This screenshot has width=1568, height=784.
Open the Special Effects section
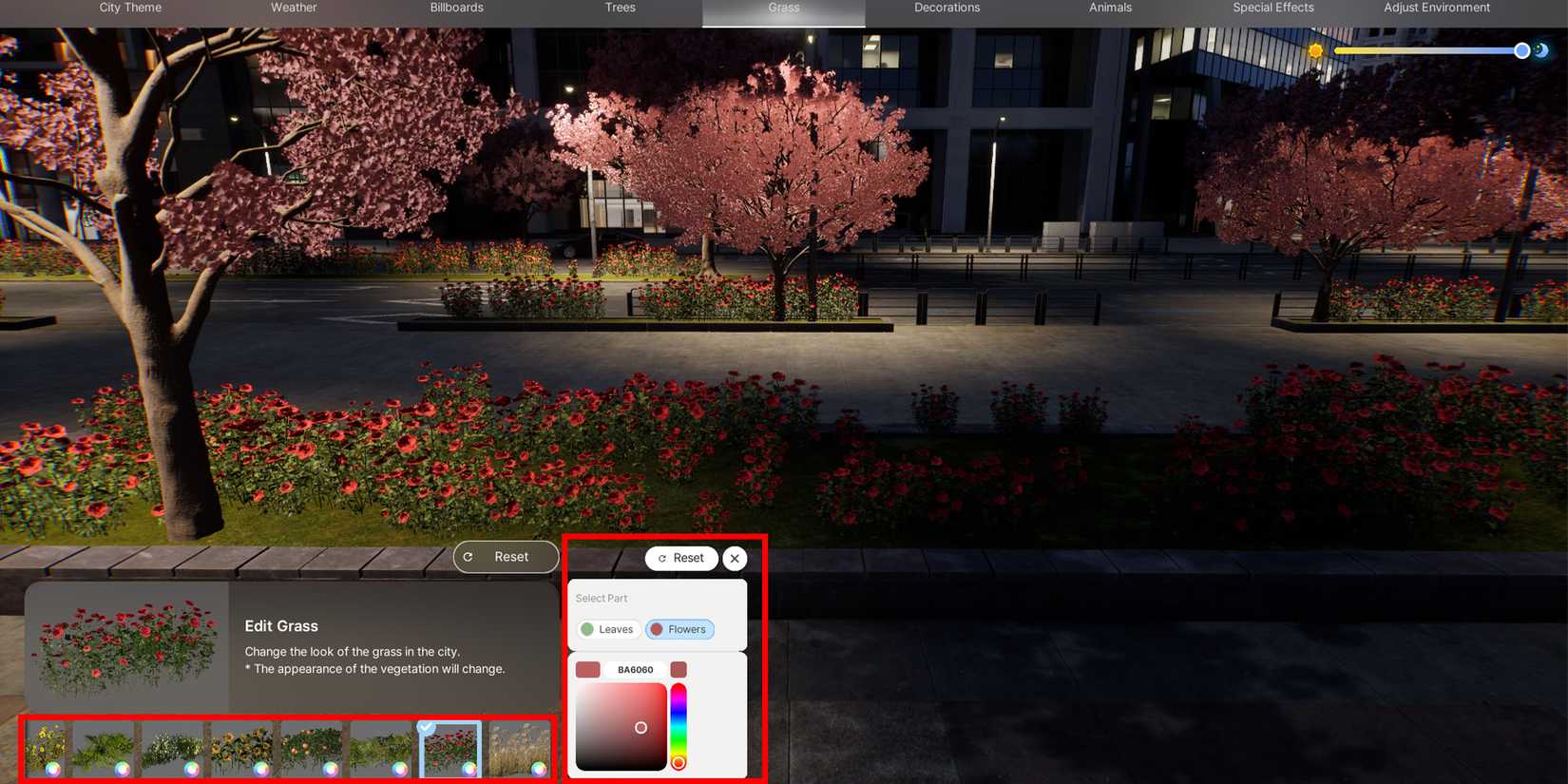1272,8
